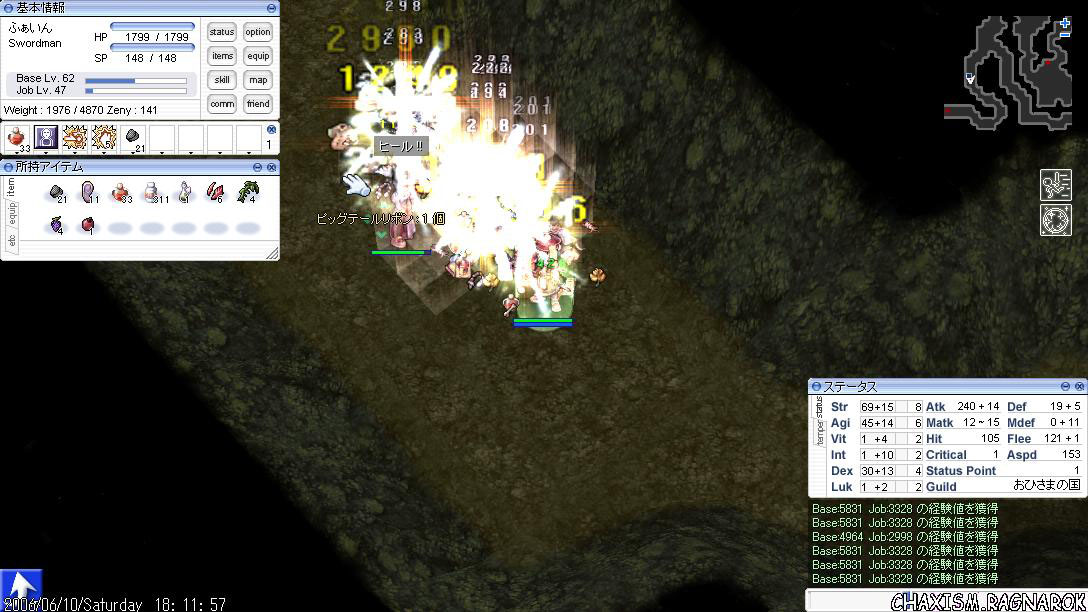Image resolution: width=1088 pixels, height=612 pixels.
Task: Open the friend list
Action: pyautogui.click(x=258, y=104)
